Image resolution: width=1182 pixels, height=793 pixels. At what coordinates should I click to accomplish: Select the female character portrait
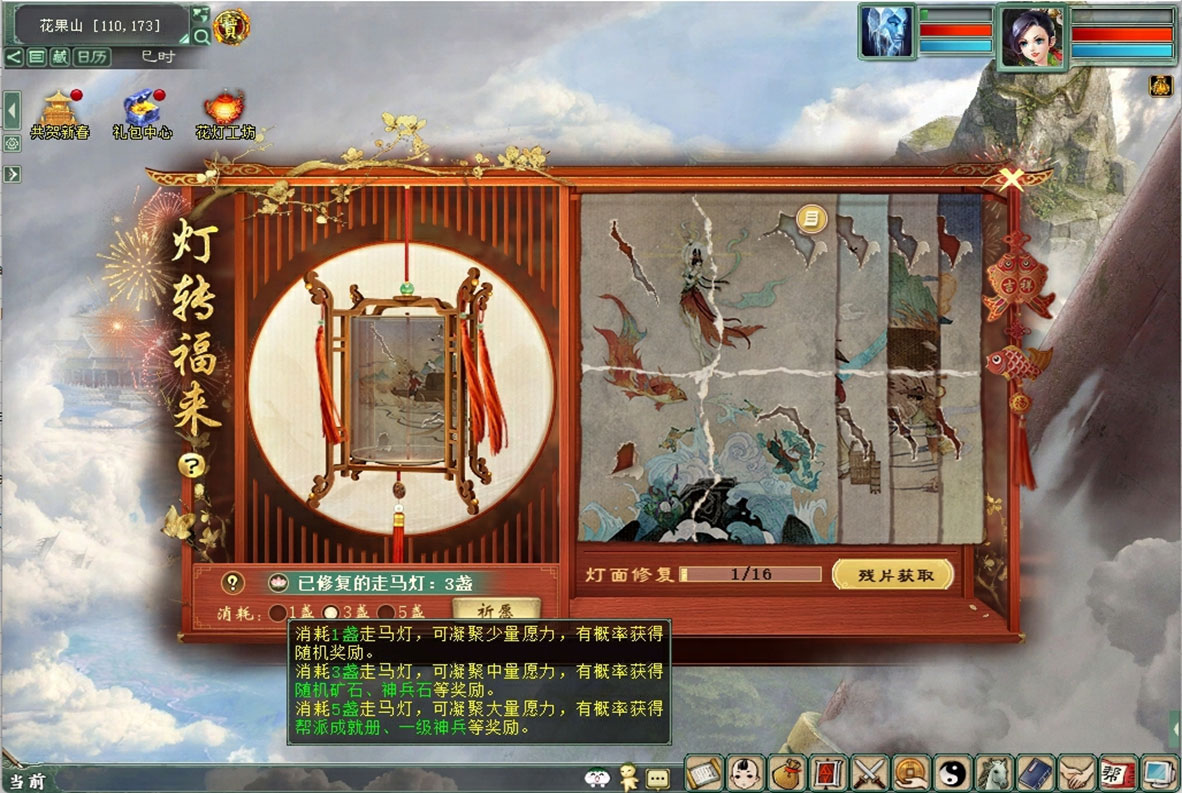[x=1031, y=37]
